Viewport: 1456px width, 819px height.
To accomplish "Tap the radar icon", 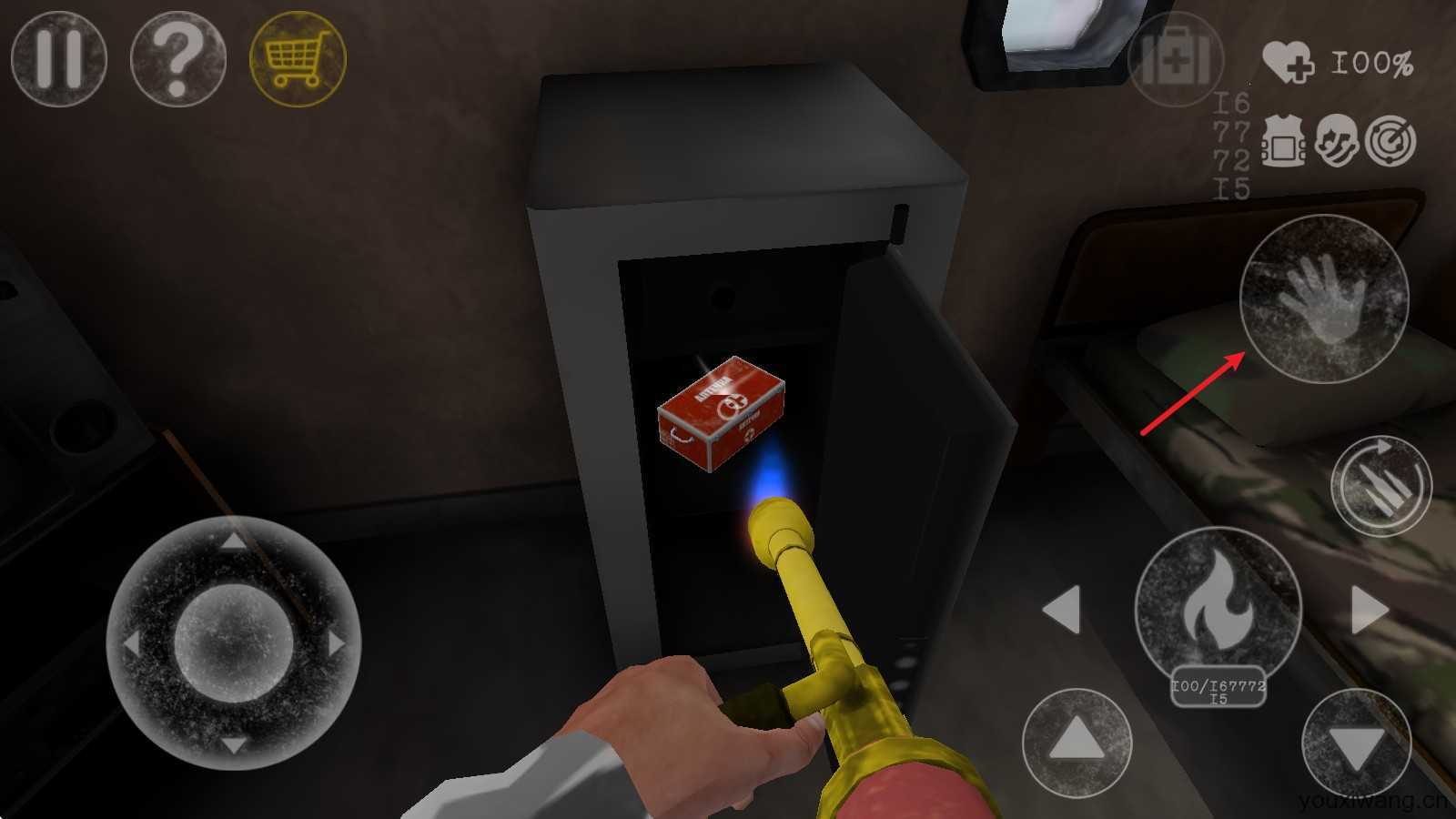I will pos(1391,140).
